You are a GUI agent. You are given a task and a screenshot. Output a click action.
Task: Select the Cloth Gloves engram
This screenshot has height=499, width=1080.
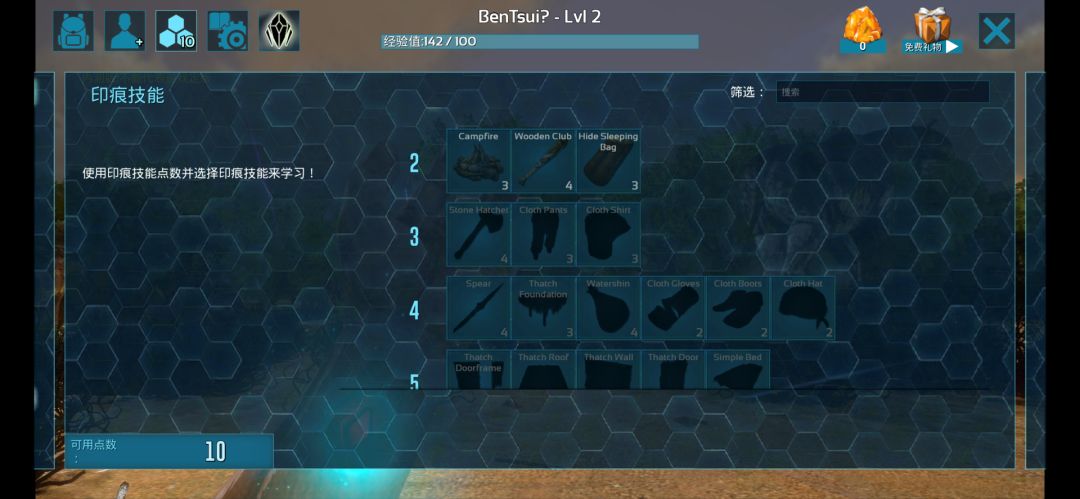pyautogui.click(x=673, y=308)
